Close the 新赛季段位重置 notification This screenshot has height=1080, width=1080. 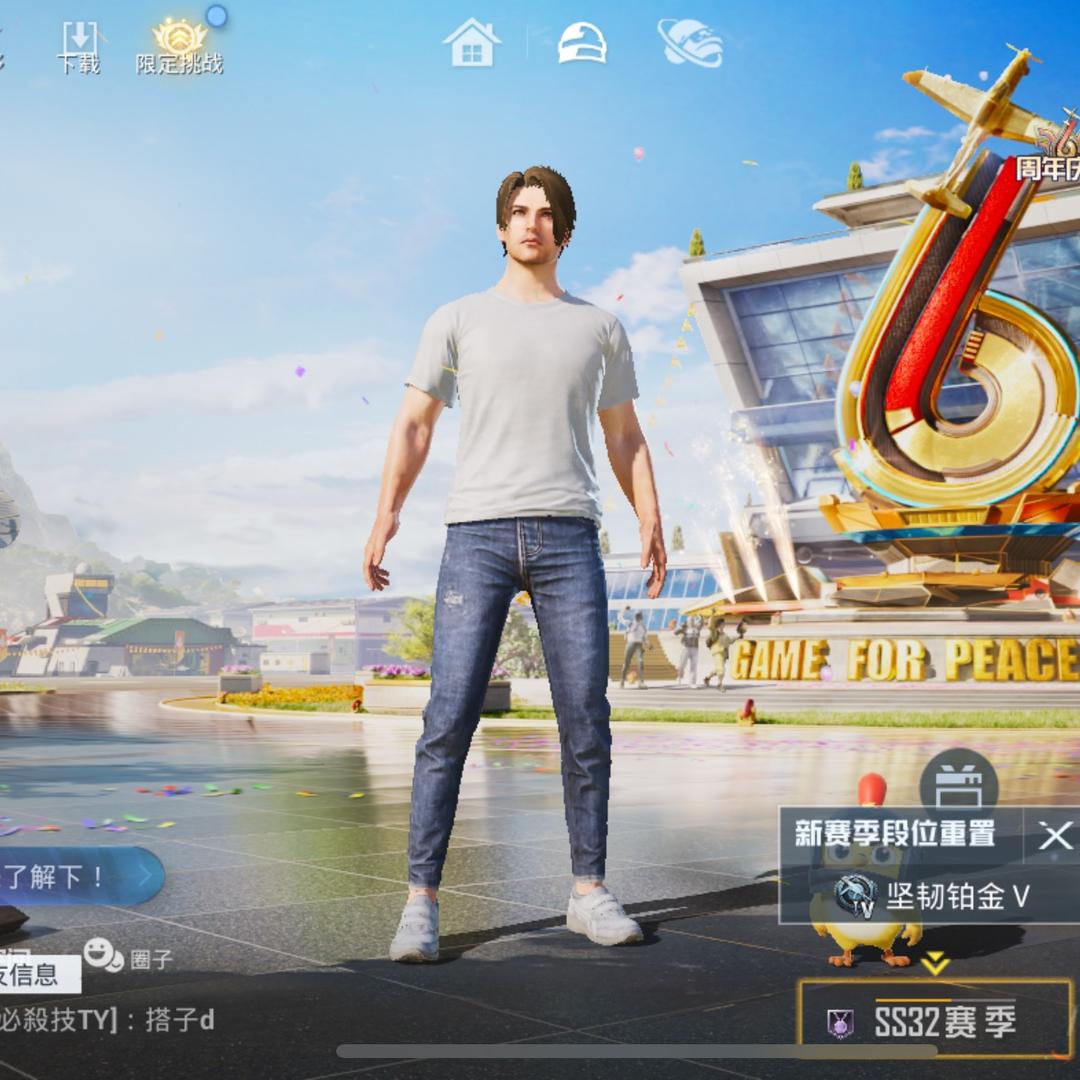point(1054,835)
